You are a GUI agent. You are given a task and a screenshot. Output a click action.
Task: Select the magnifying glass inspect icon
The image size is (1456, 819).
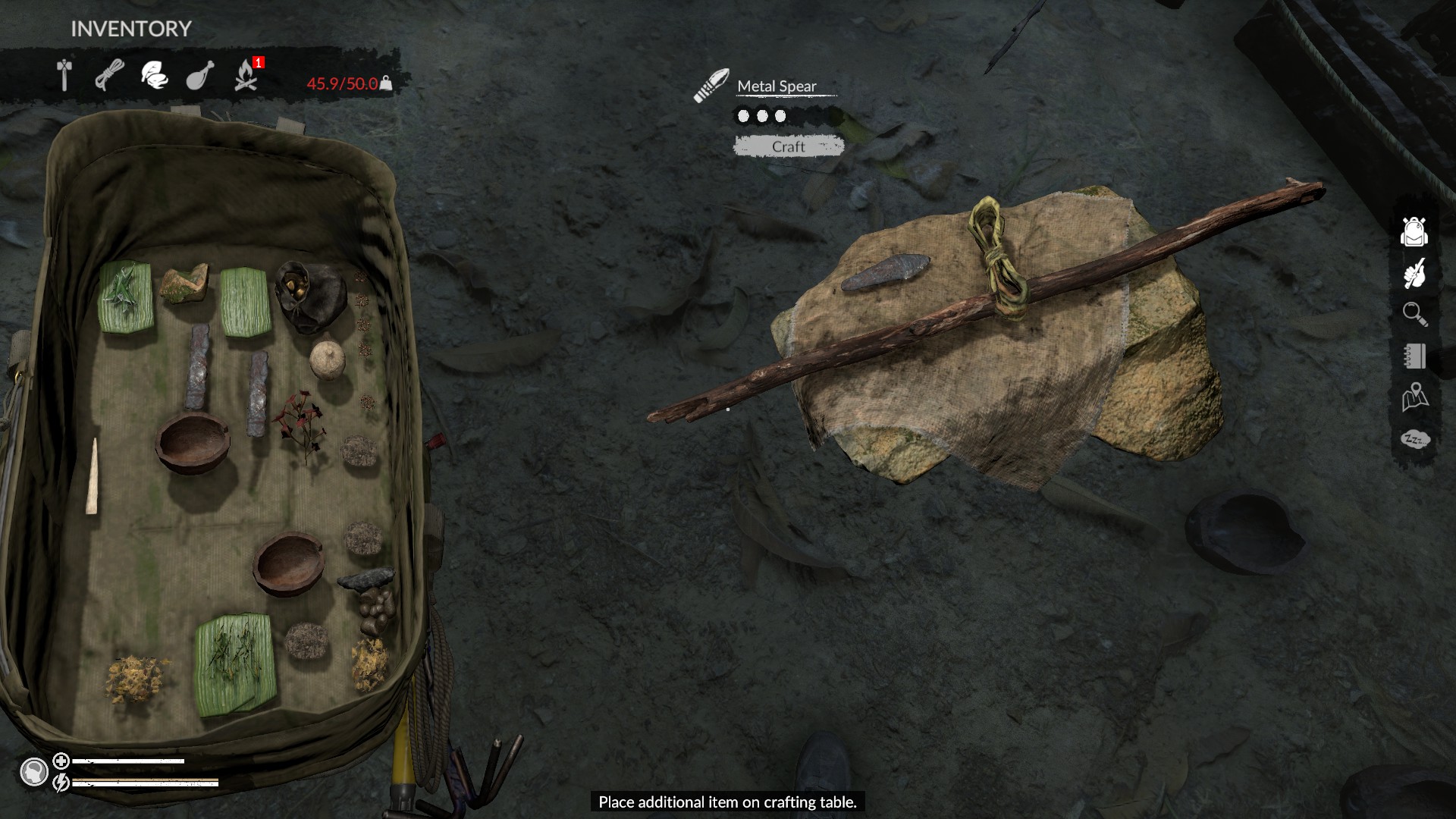tap(1414, 314)
